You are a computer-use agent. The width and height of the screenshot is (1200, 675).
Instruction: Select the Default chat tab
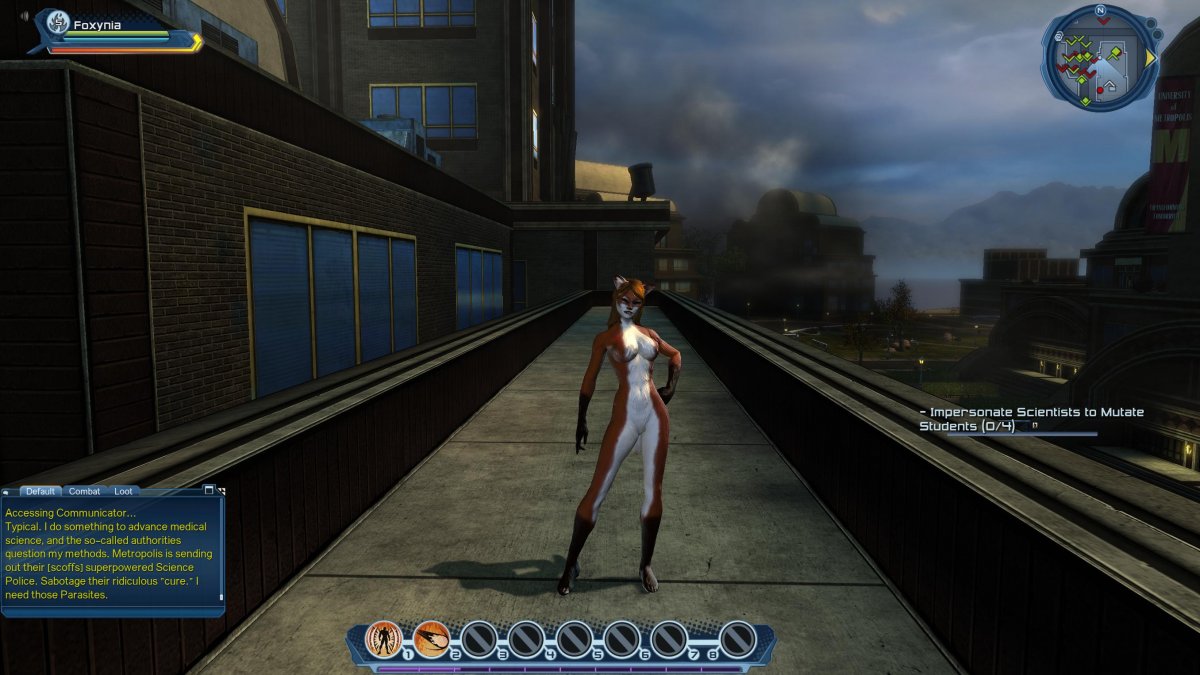pos(41,491)
